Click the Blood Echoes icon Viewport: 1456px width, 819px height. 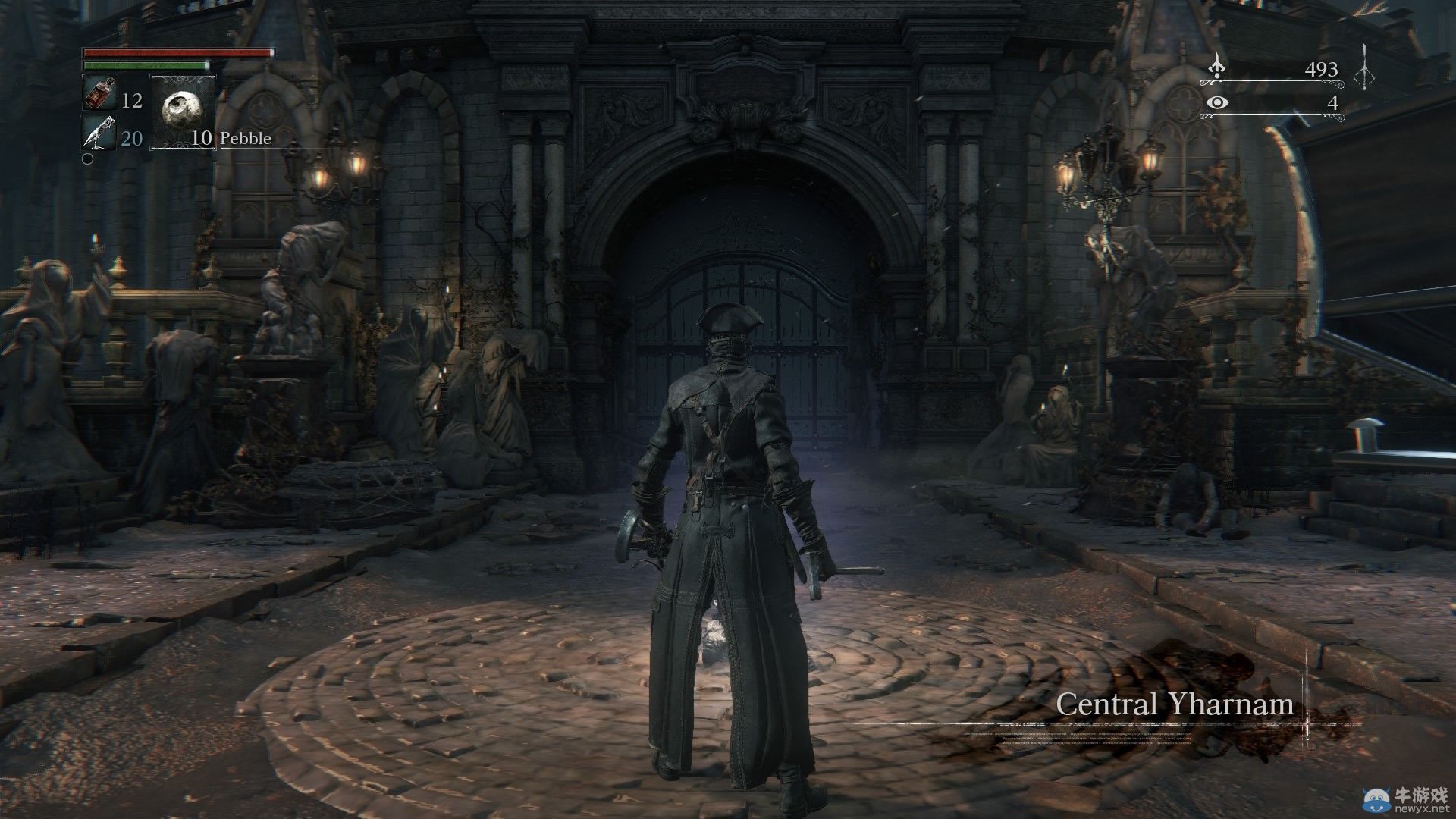pyautogui.click(x=1217, y=68)
